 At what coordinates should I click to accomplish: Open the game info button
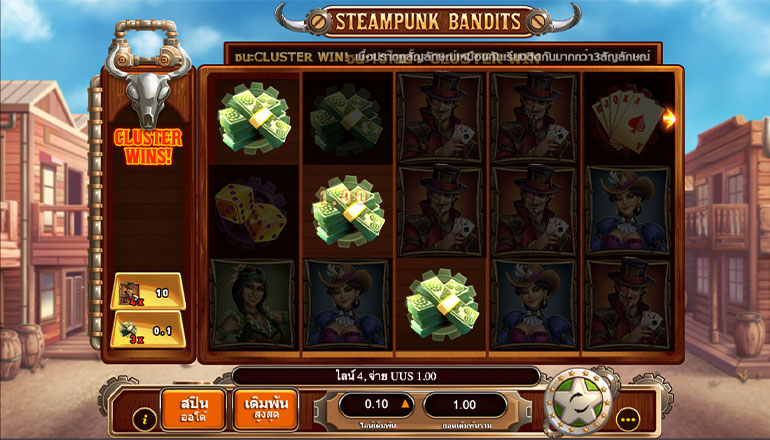pos(144,418)
